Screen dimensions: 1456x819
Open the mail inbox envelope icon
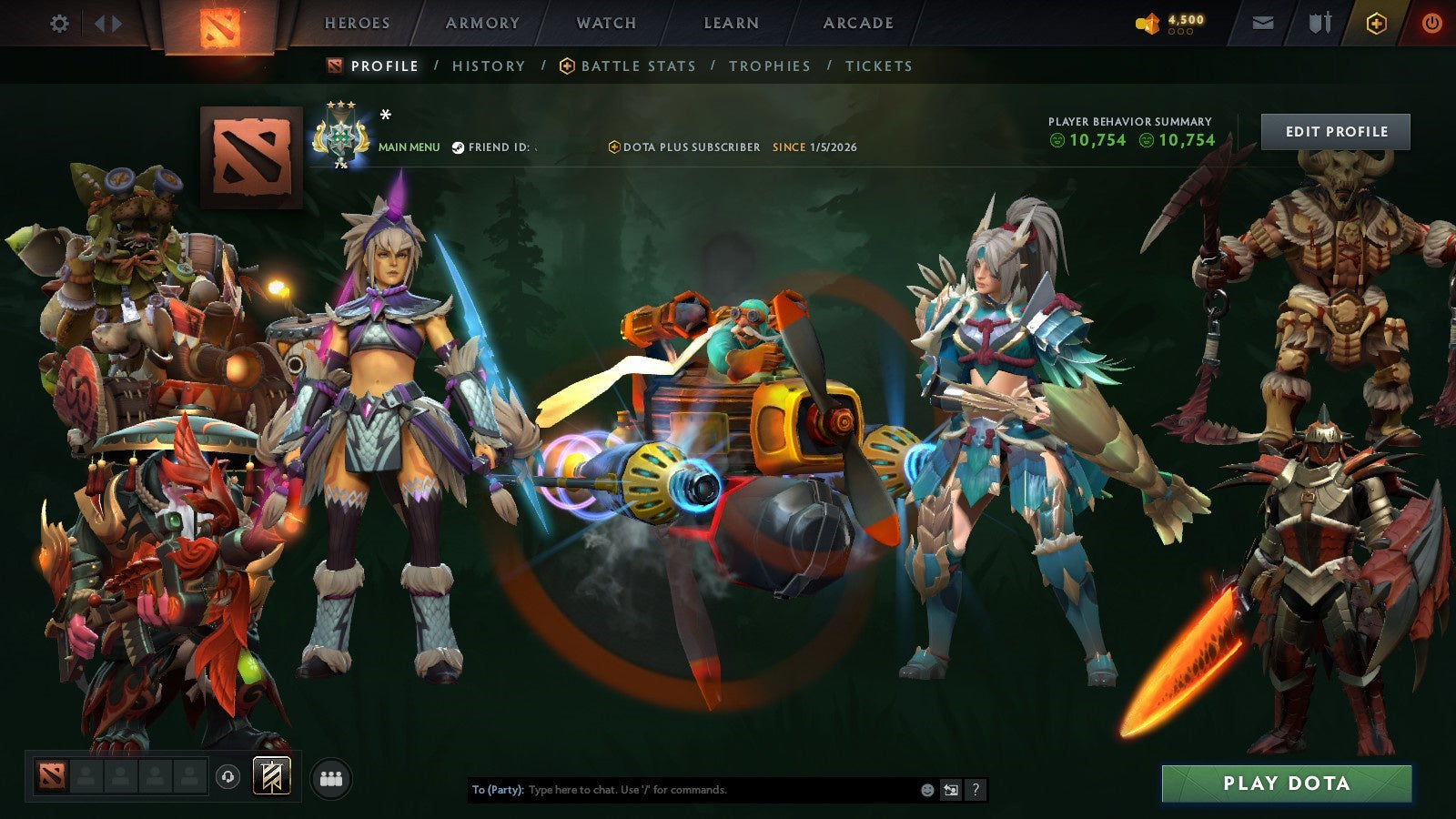coord(1263,23)
